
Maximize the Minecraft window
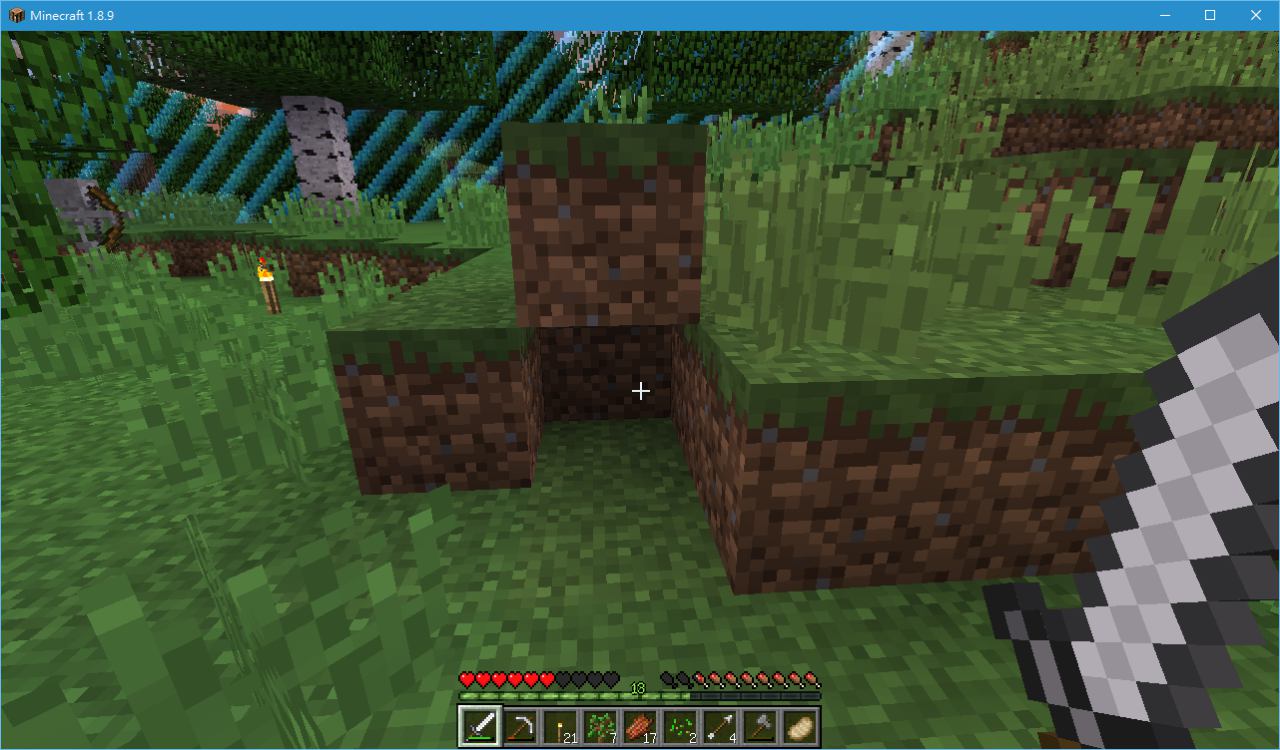(x=1210, y=15)
